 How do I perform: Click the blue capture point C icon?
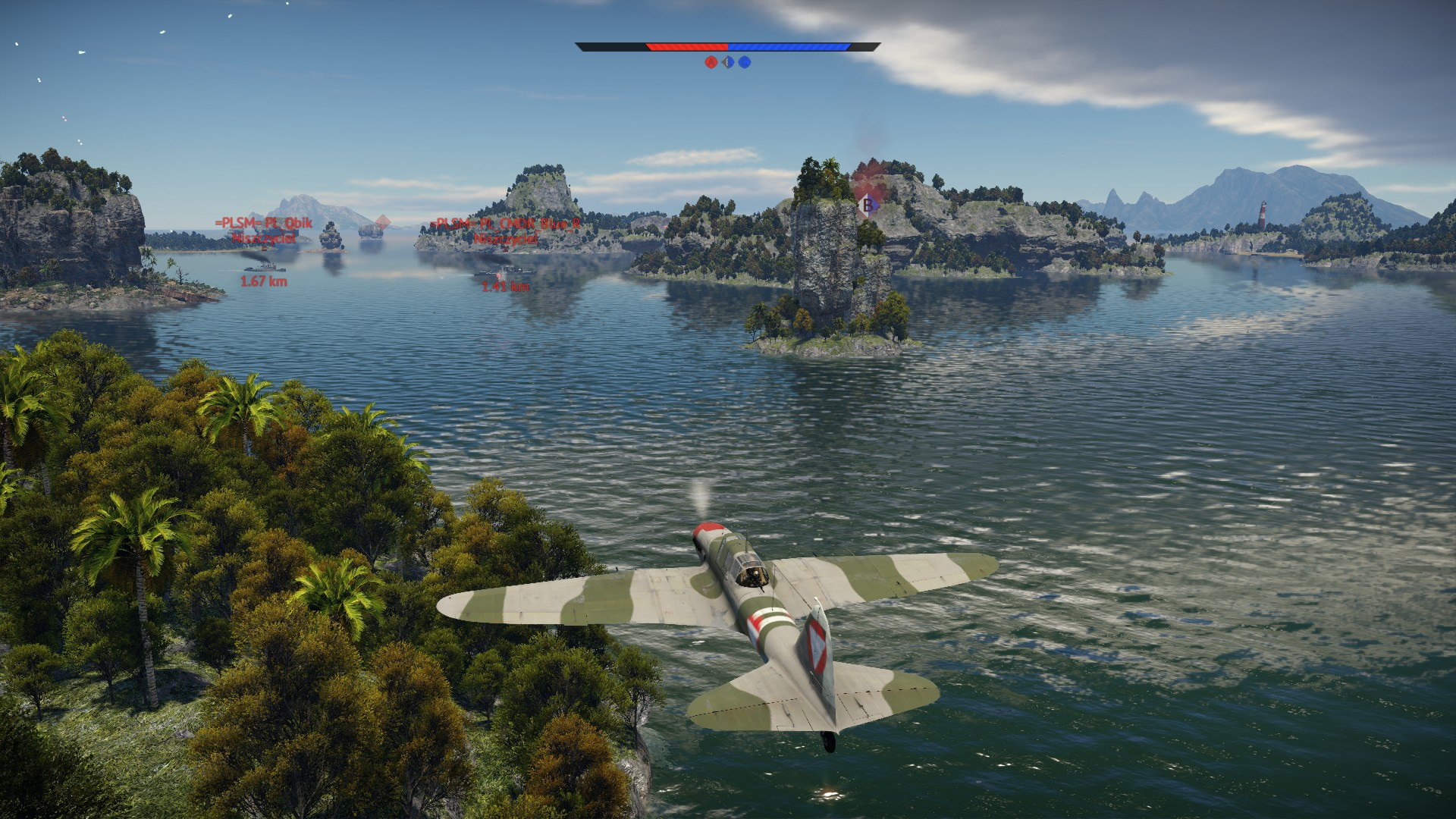coord(745,62)
